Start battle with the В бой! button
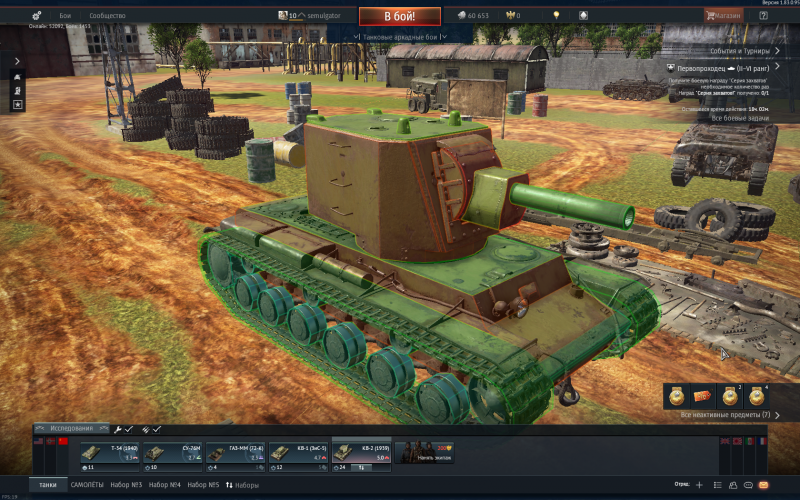Screen dimensions: 800x500 (400, 16)
